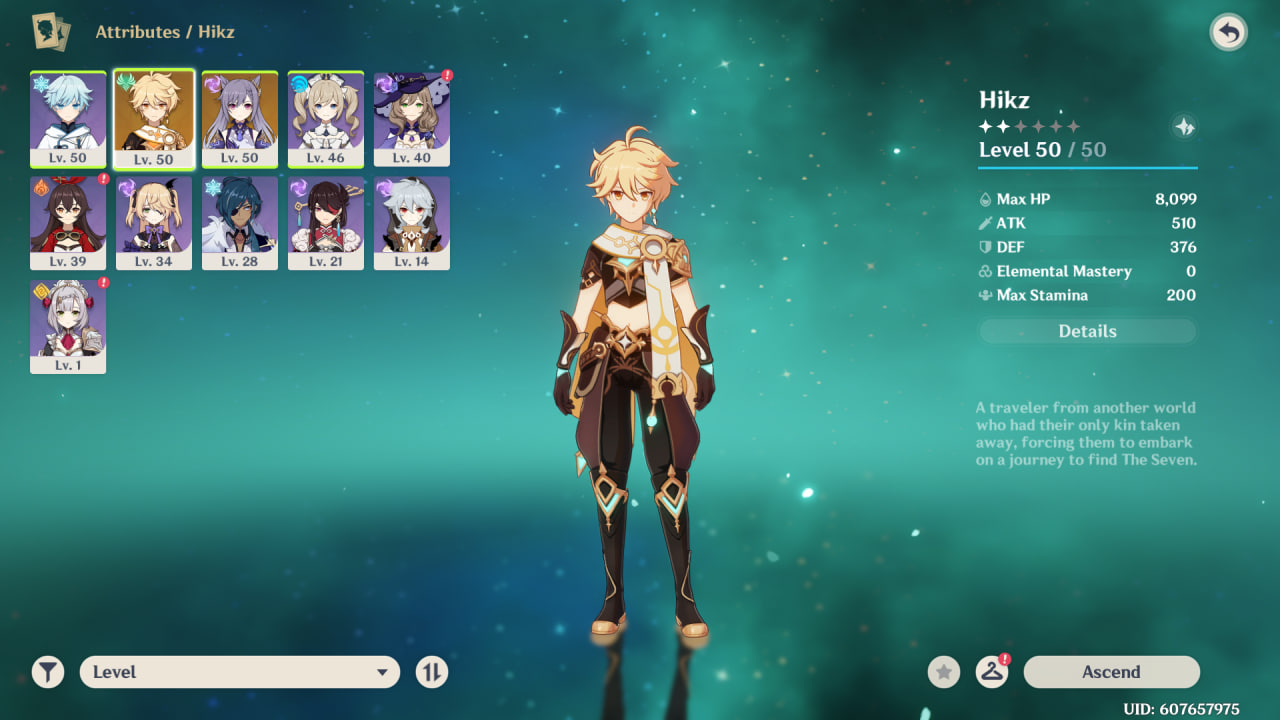Image resolution: width=1280 pixels, height=720 pixels.
Task: Click the star icon beside the hanger
Action: click(x=943, y=672)
